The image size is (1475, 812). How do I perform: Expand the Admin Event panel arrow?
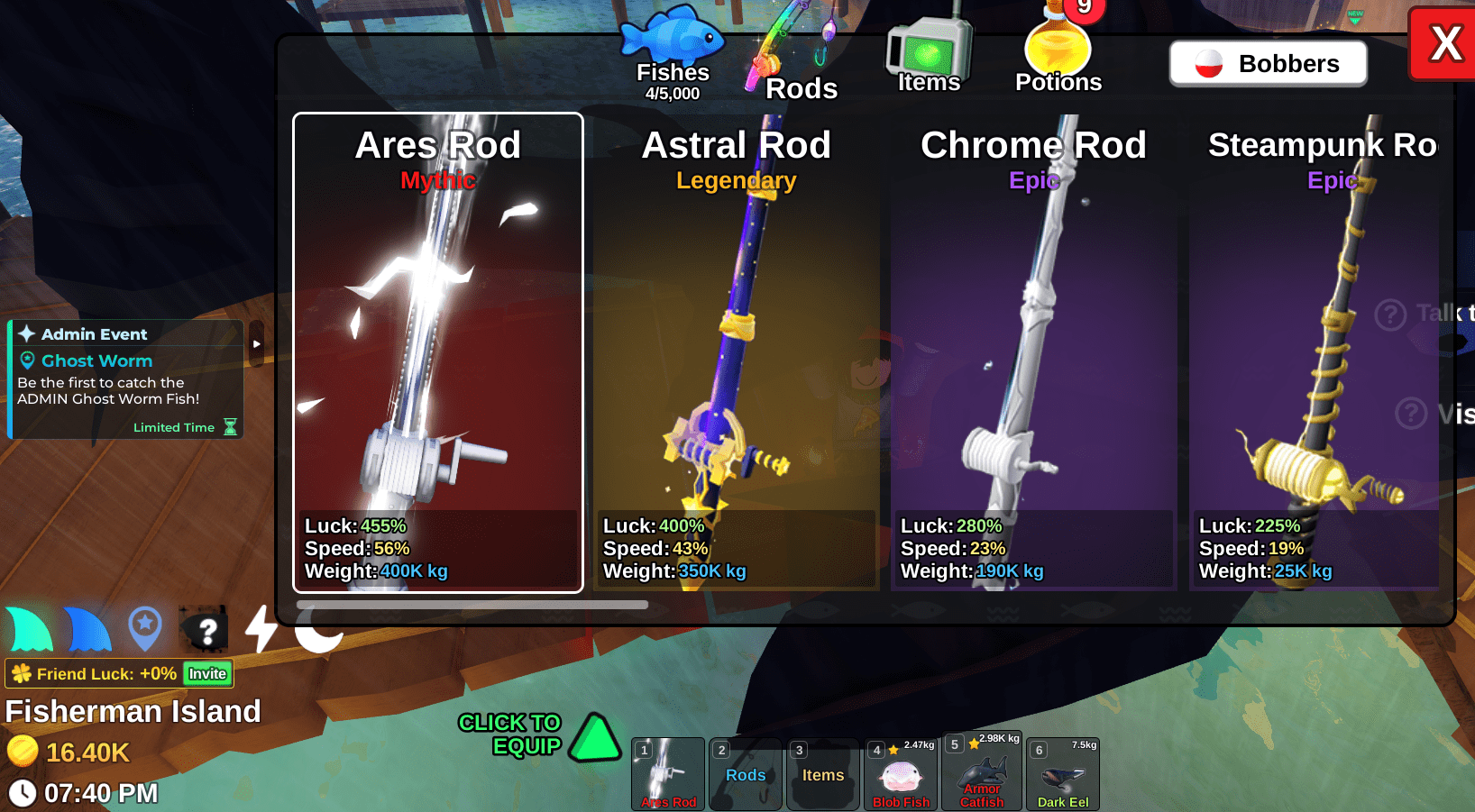tap(257, 343)
